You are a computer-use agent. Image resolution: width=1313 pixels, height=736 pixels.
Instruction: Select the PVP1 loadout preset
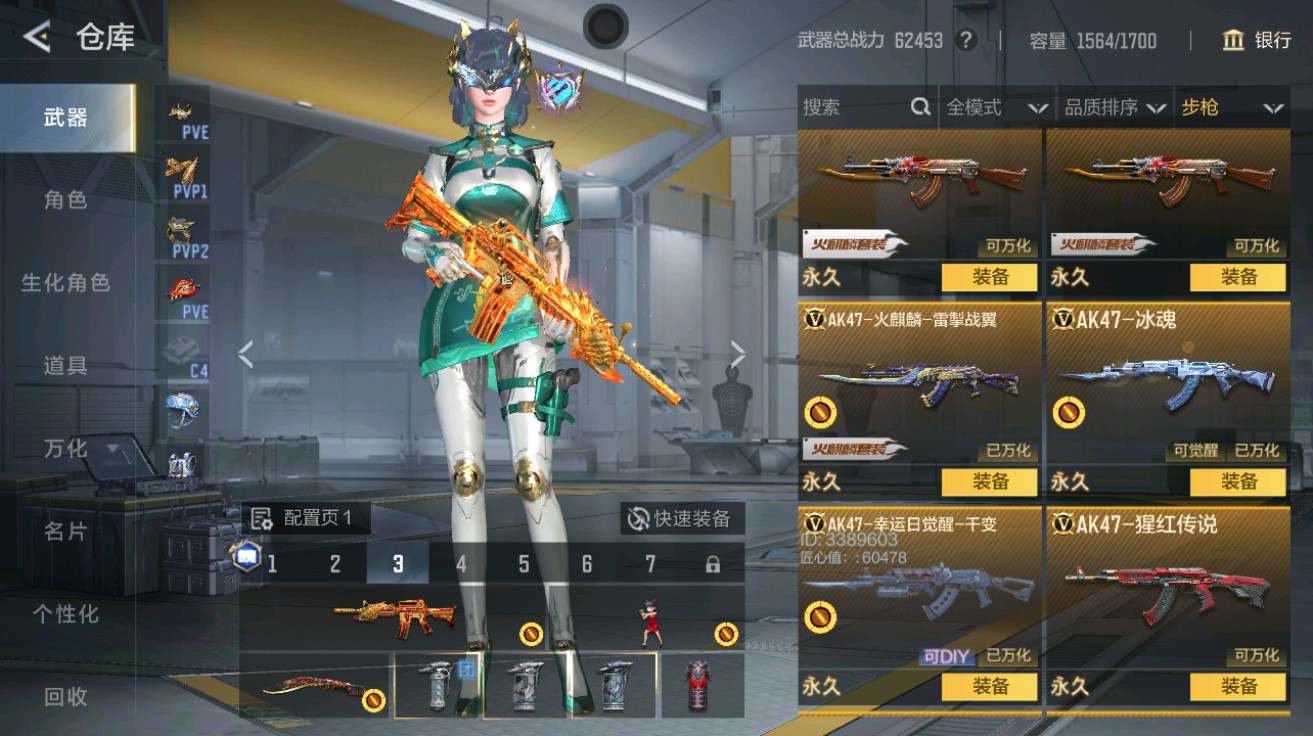click(x=187, y=177)
